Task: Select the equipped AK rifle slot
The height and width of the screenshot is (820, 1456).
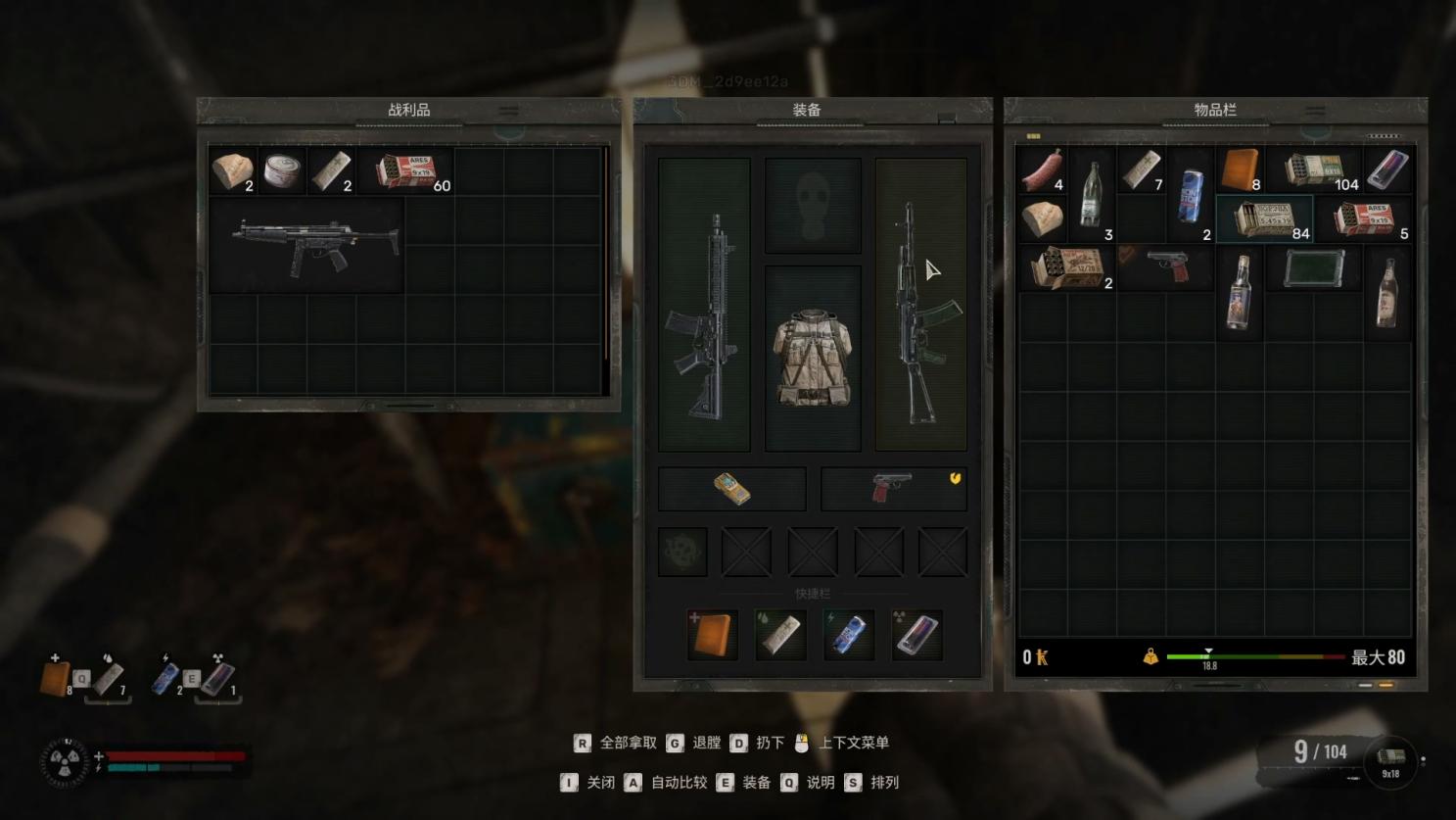Action: click(x=920, y=304)
